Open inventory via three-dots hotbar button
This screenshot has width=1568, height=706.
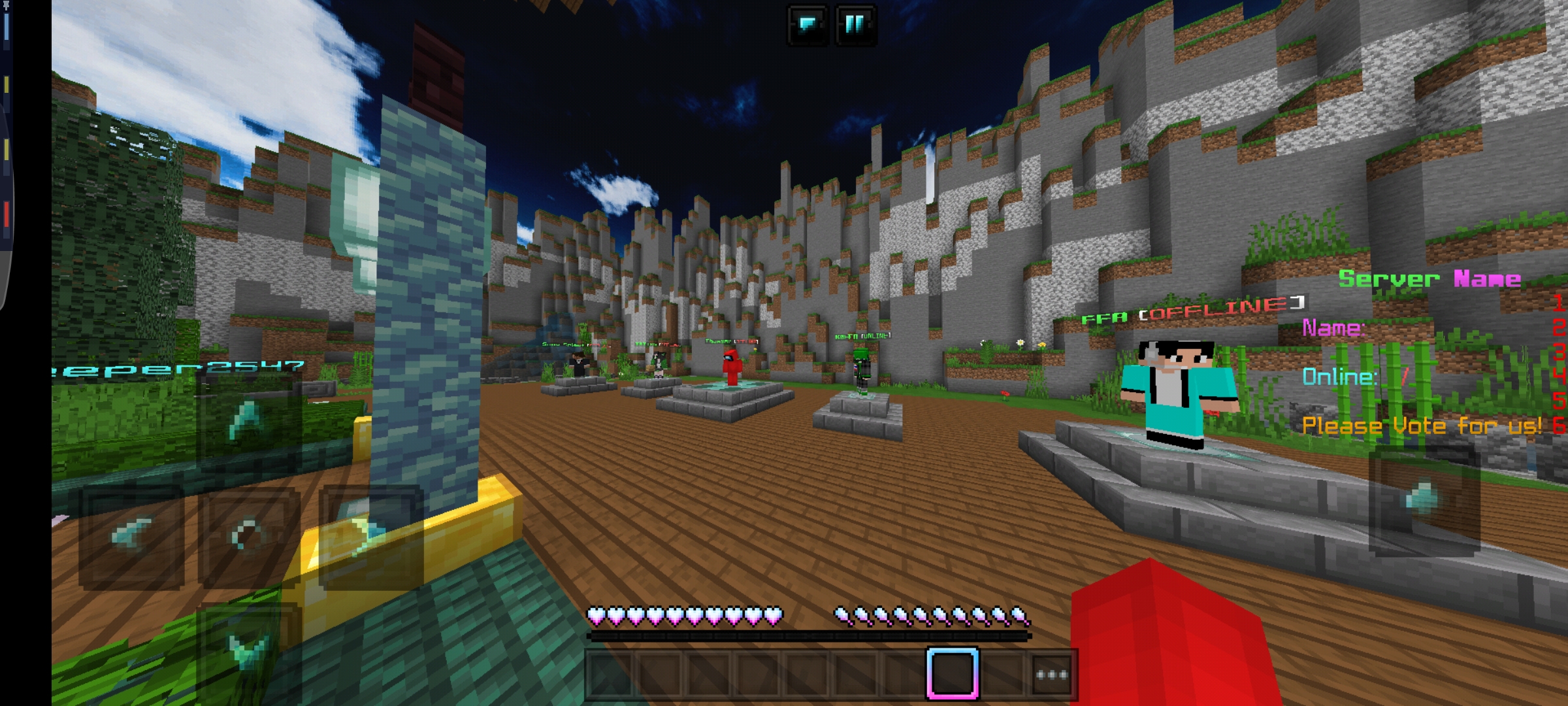[x=1051, y=674]
